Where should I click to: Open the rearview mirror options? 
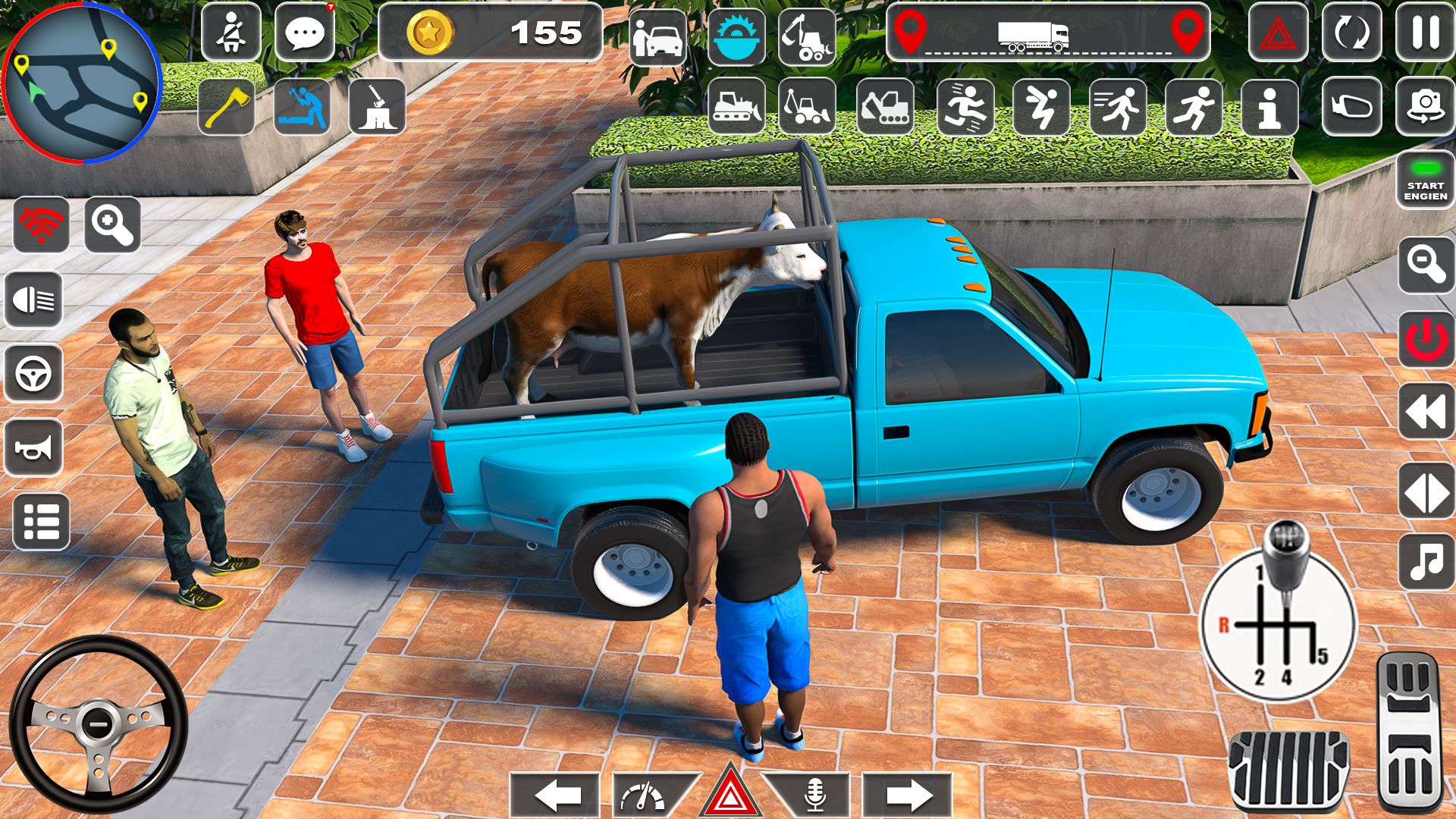click(1352, 106)
